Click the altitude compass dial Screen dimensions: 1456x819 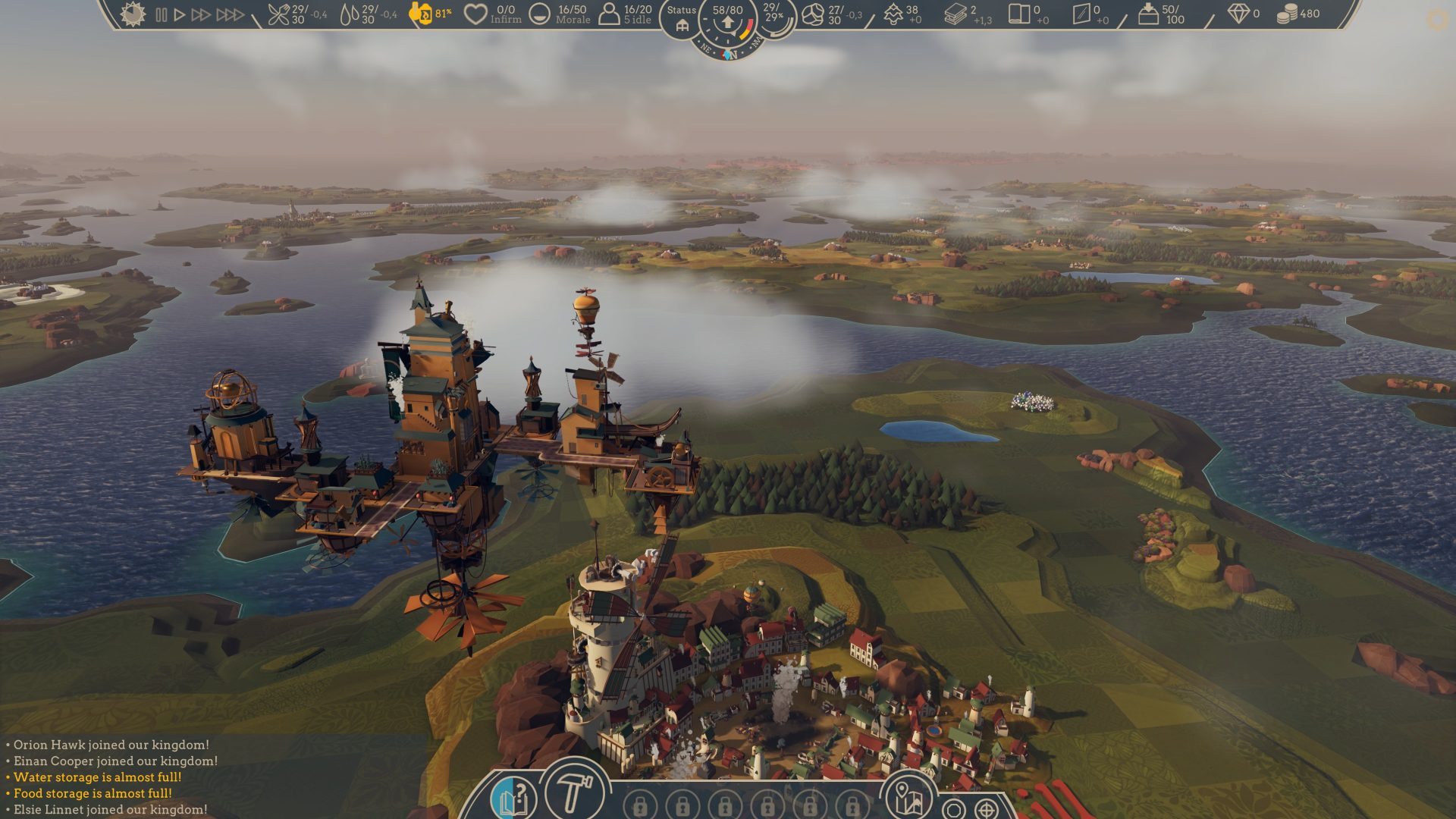click(x=728, y=23)
